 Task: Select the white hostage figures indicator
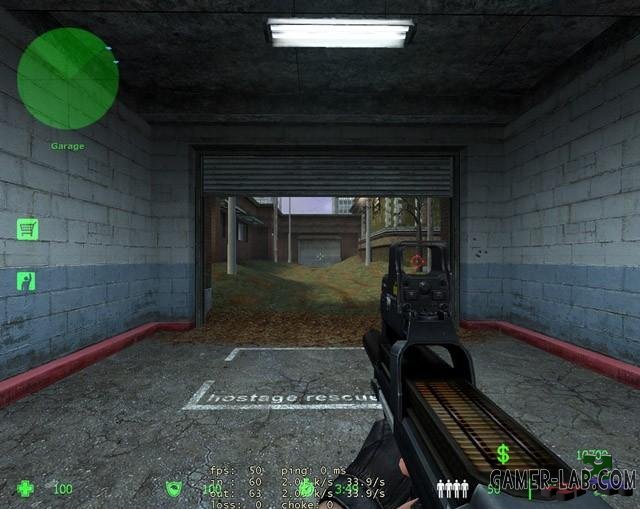[453, 489]
